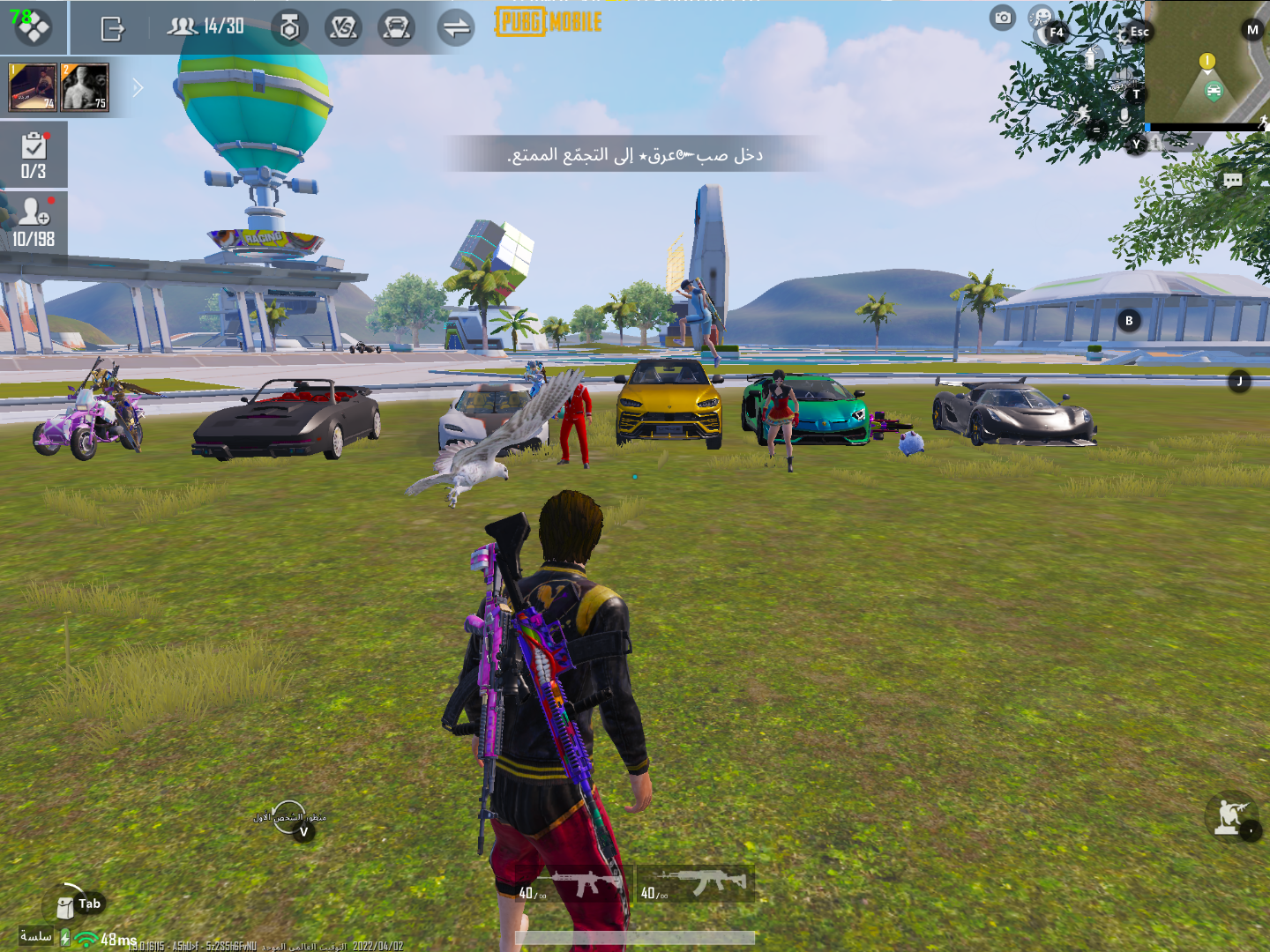Select the VS match mode icon
The image size is (1270, 952).
pos(345,26)
